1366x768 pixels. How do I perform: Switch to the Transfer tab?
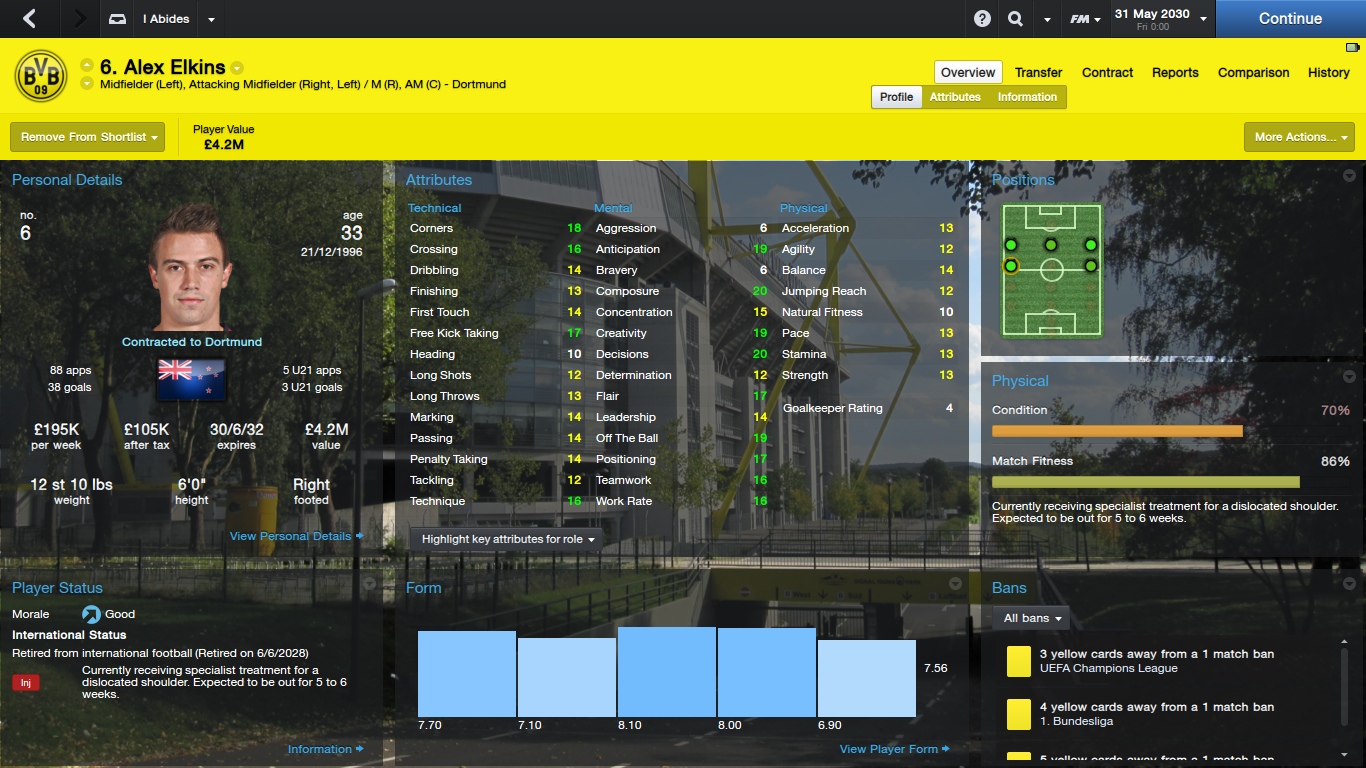point(1038,72)
